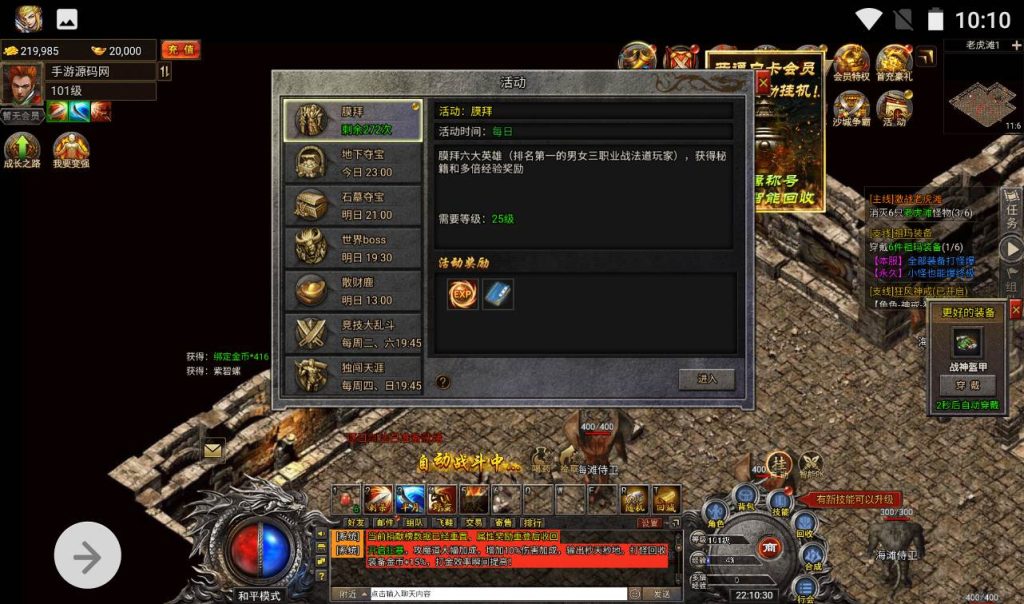This screenshot has height=604, width=1024.
Task: Open the 沙城争霸 siege icon
Action: [x=851, y=109]
